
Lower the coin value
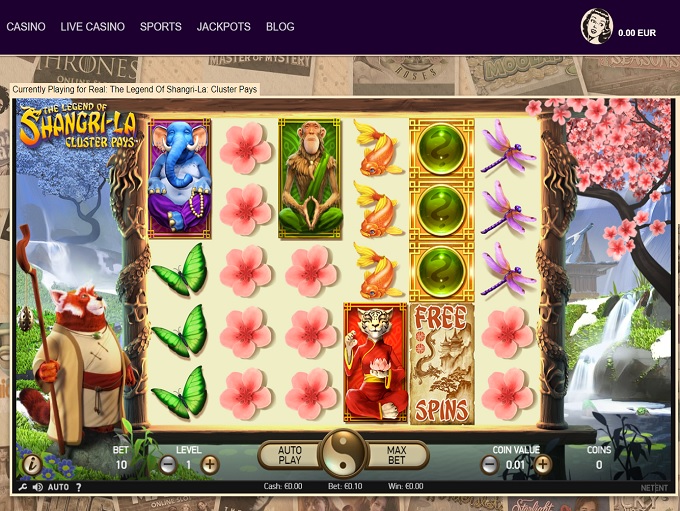(490, 464)
